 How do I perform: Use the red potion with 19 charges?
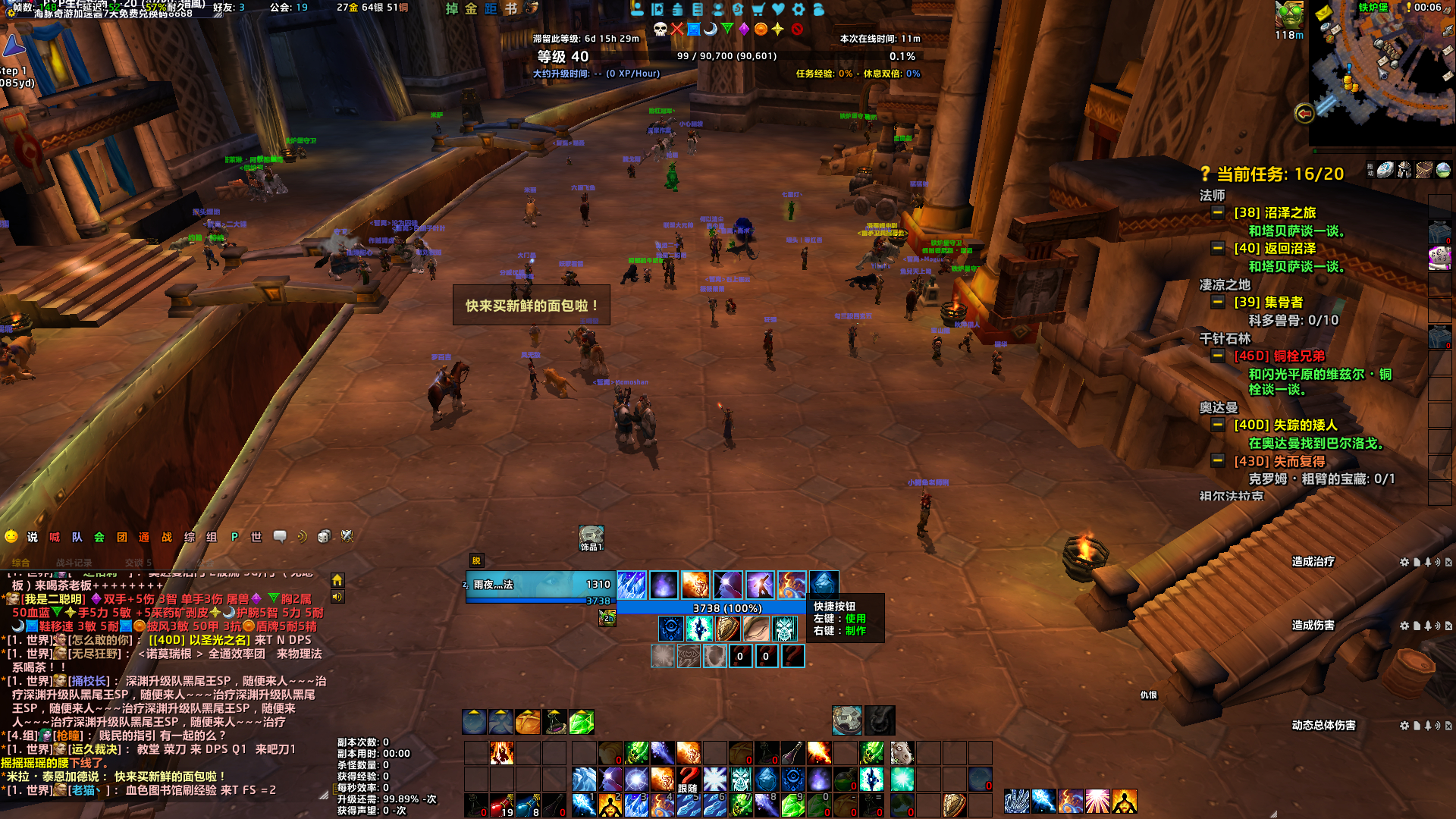[x=502, y=805]
